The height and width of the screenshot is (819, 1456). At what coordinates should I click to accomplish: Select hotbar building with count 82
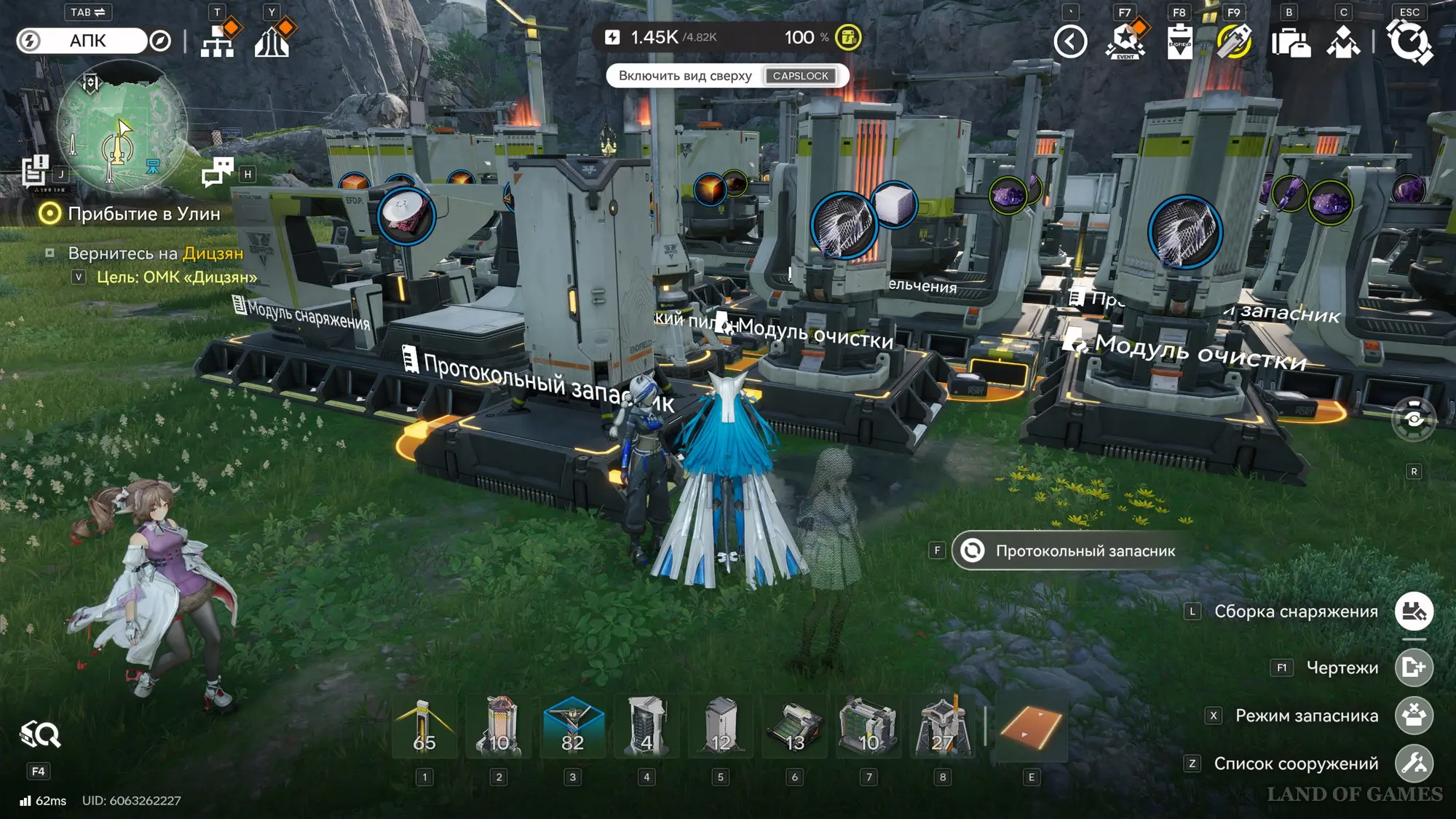click(x=573, y=727)
